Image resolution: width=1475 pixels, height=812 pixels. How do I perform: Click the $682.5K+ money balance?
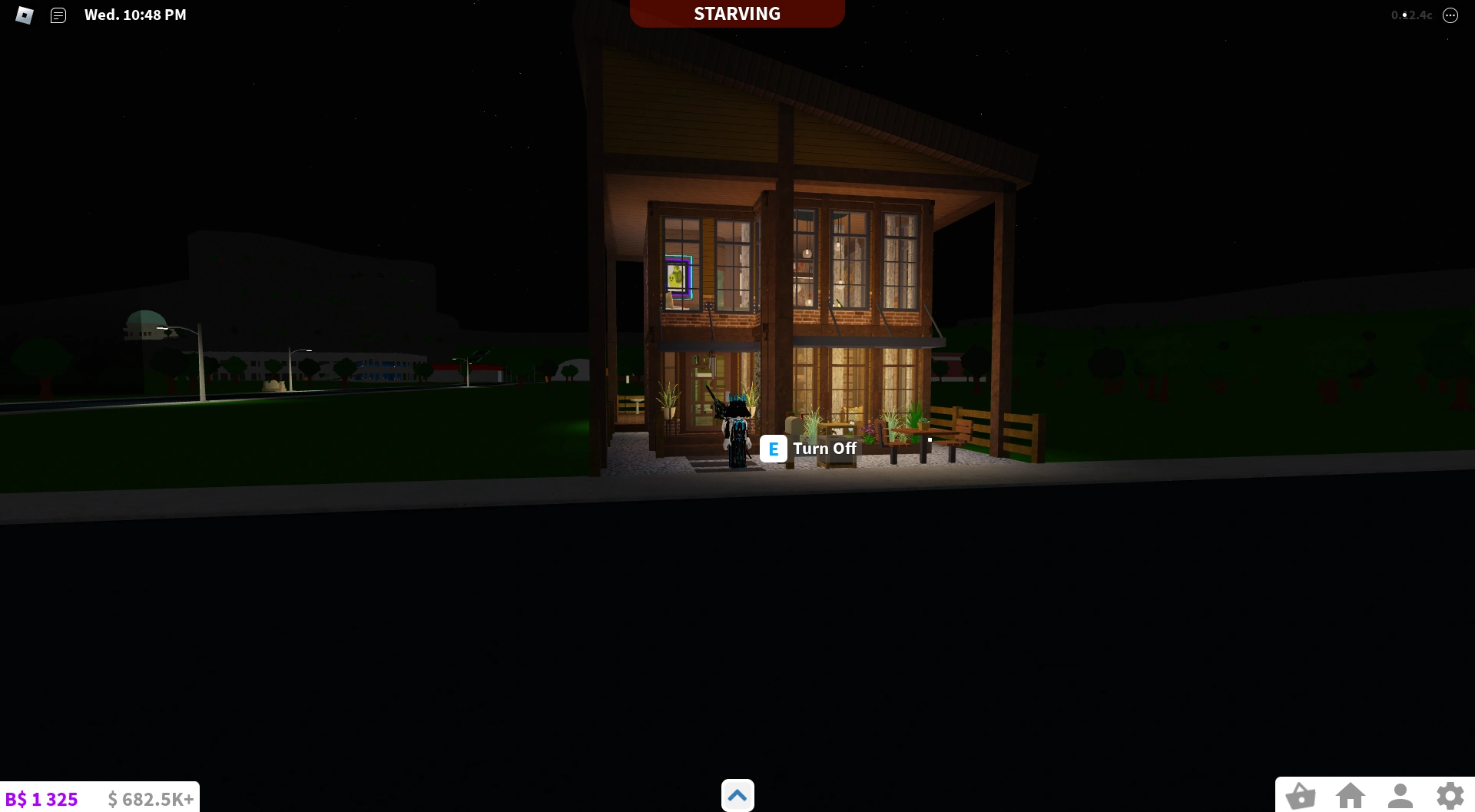tap(150, 799)
